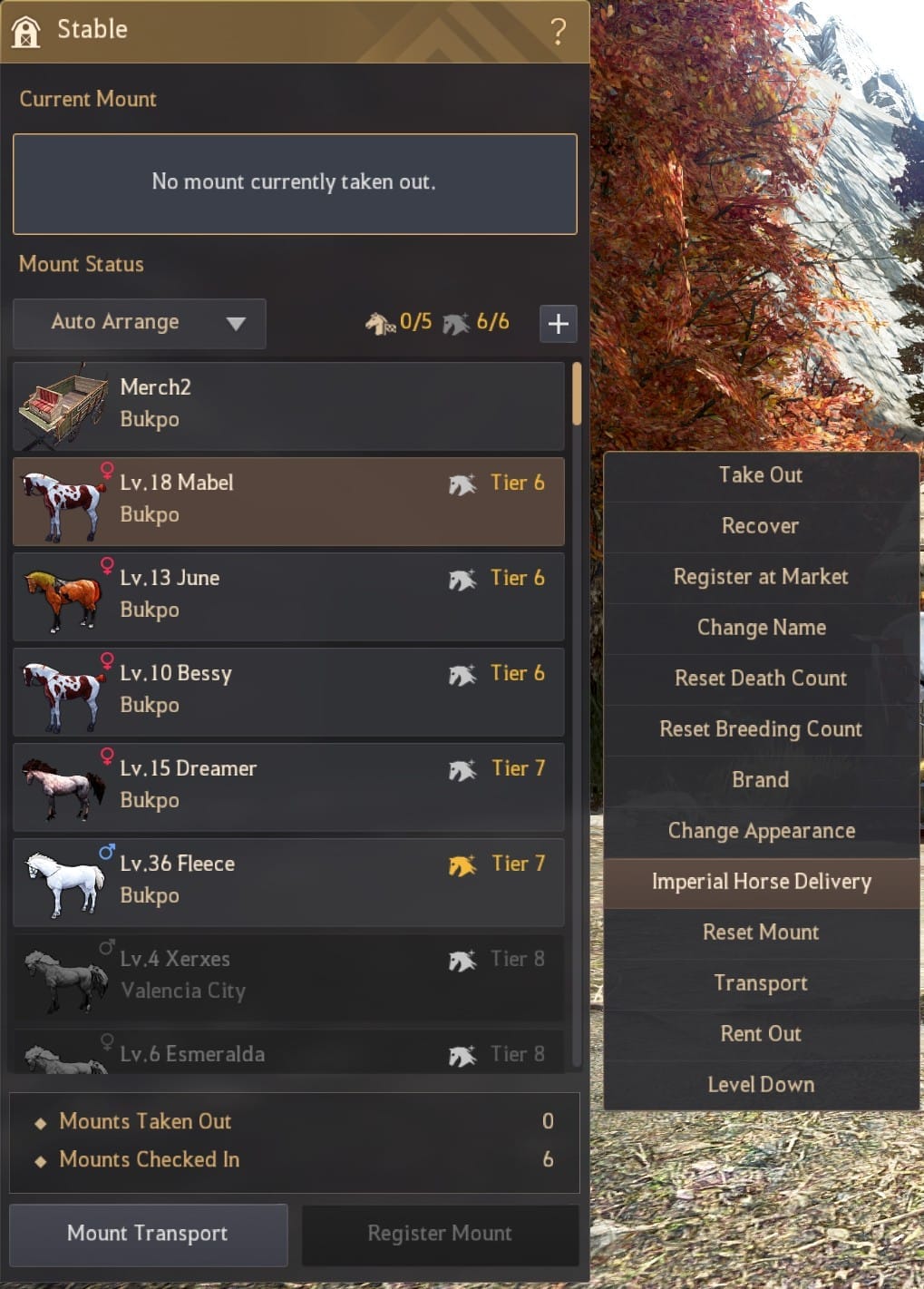Open the Change Name option
This screenshot has height=1289, width=924.
[x=761, y=628]
